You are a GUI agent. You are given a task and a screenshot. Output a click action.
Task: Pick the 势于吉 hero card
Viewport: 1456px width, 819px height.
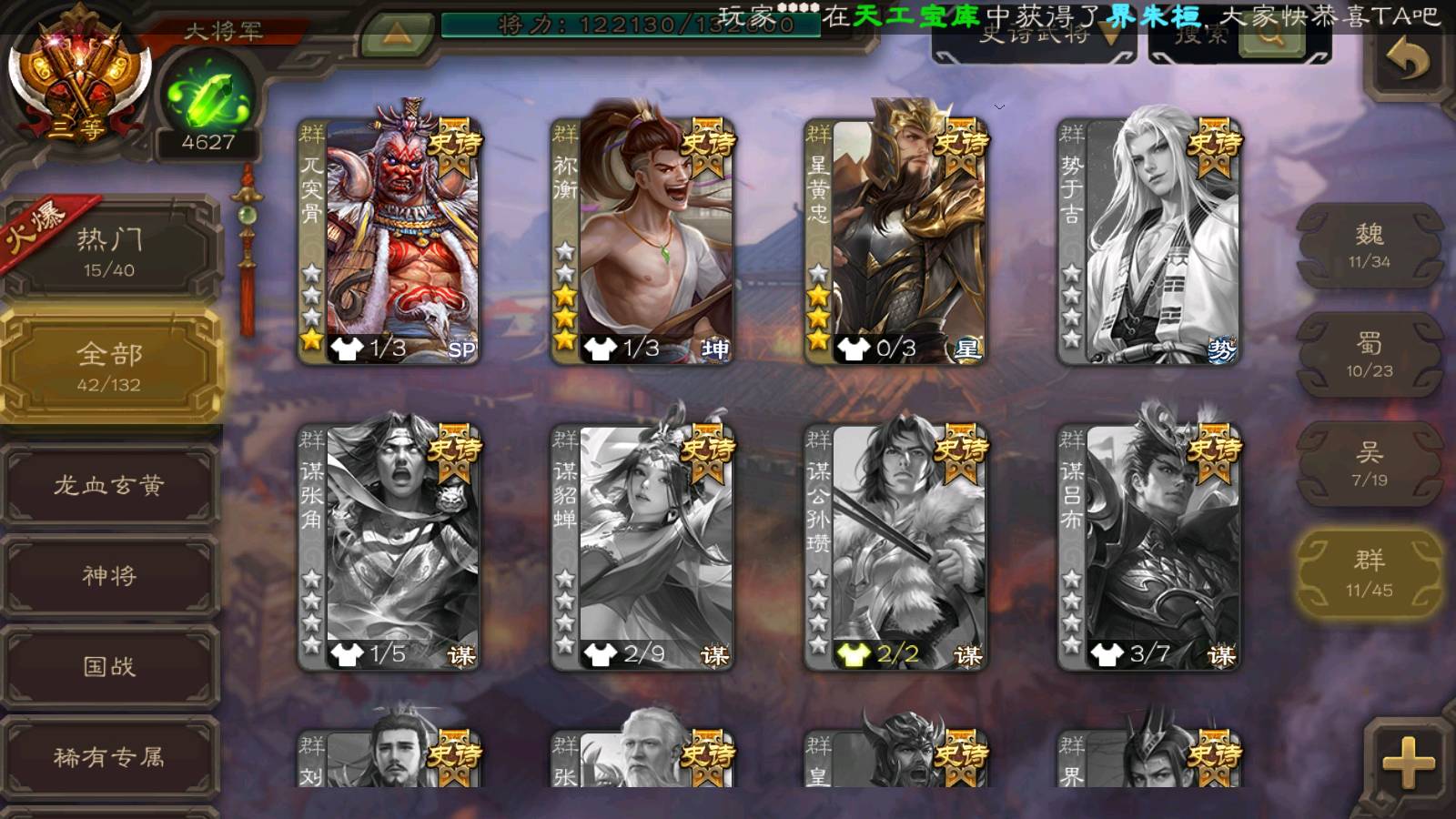(x=1149, y=241)
